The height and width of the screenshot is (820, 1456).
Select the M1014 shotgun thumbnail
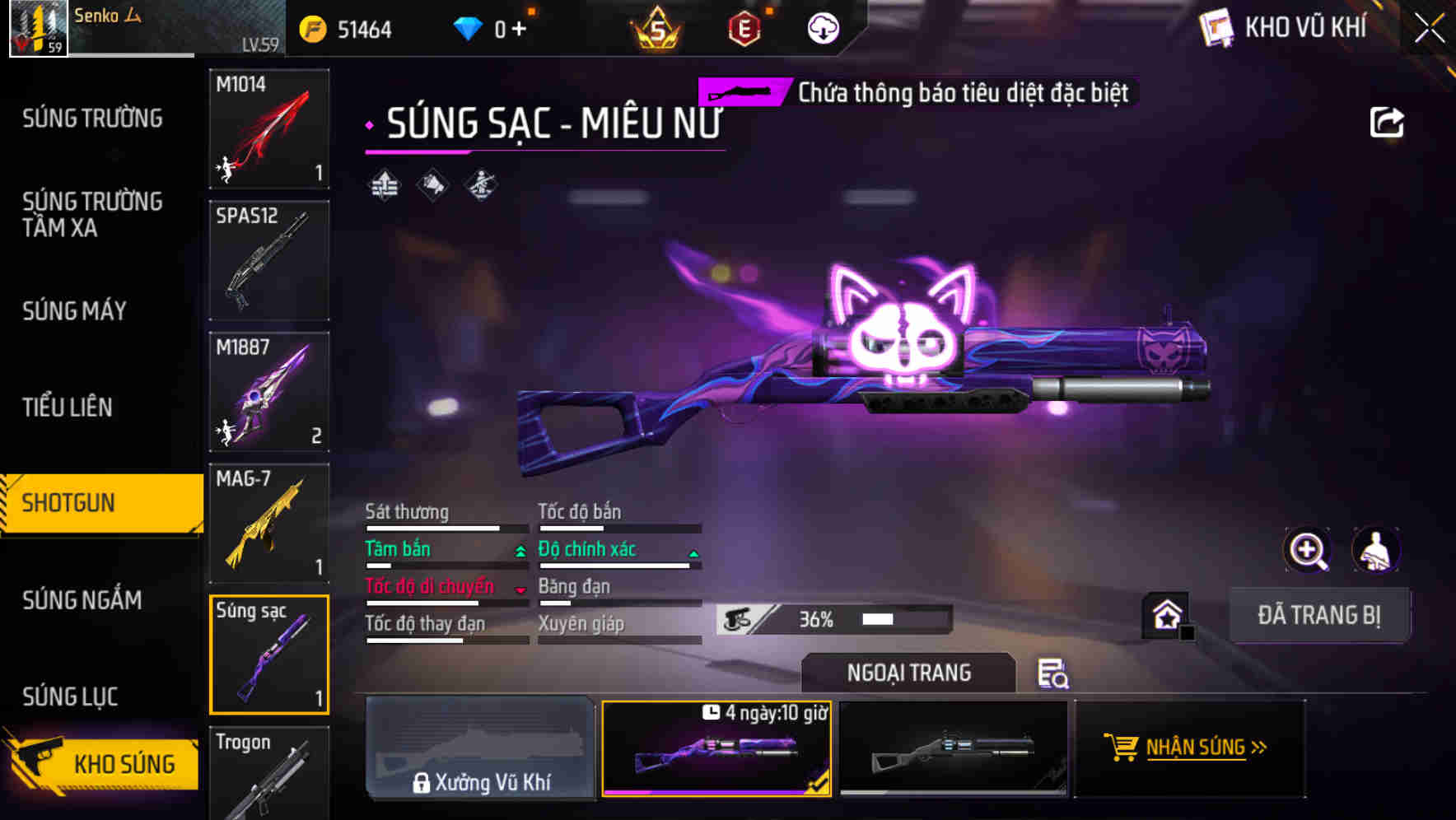(268, 128)
